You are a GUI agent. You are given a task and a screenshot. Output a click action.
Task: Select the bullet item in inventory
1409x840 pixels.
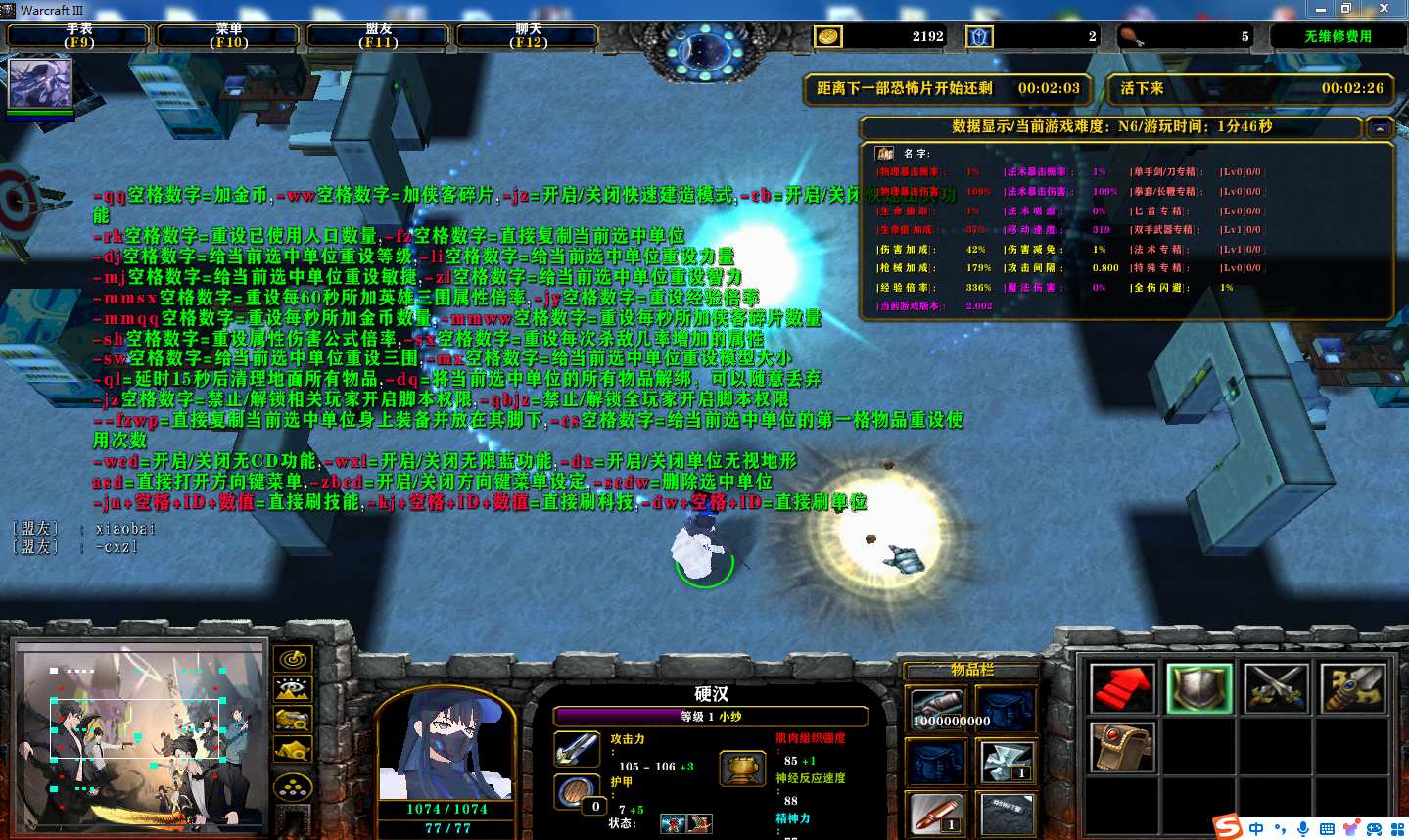[x=937, y=814]
